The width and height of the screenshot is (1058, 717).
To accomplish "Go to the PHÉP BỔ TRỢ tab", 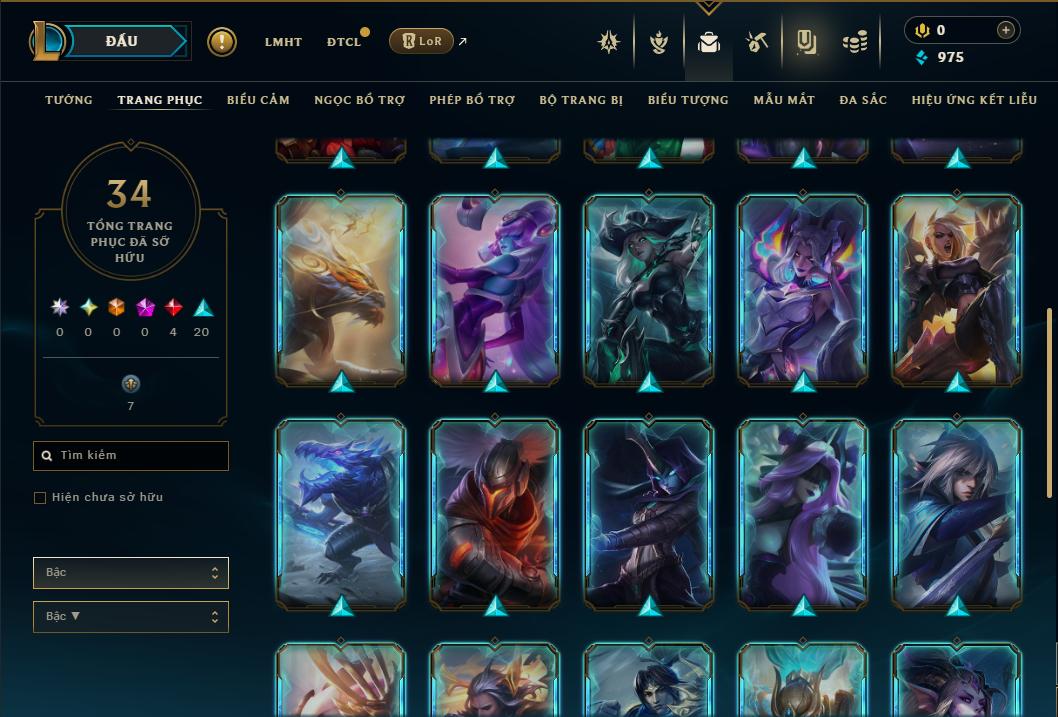I will point(472,100).
